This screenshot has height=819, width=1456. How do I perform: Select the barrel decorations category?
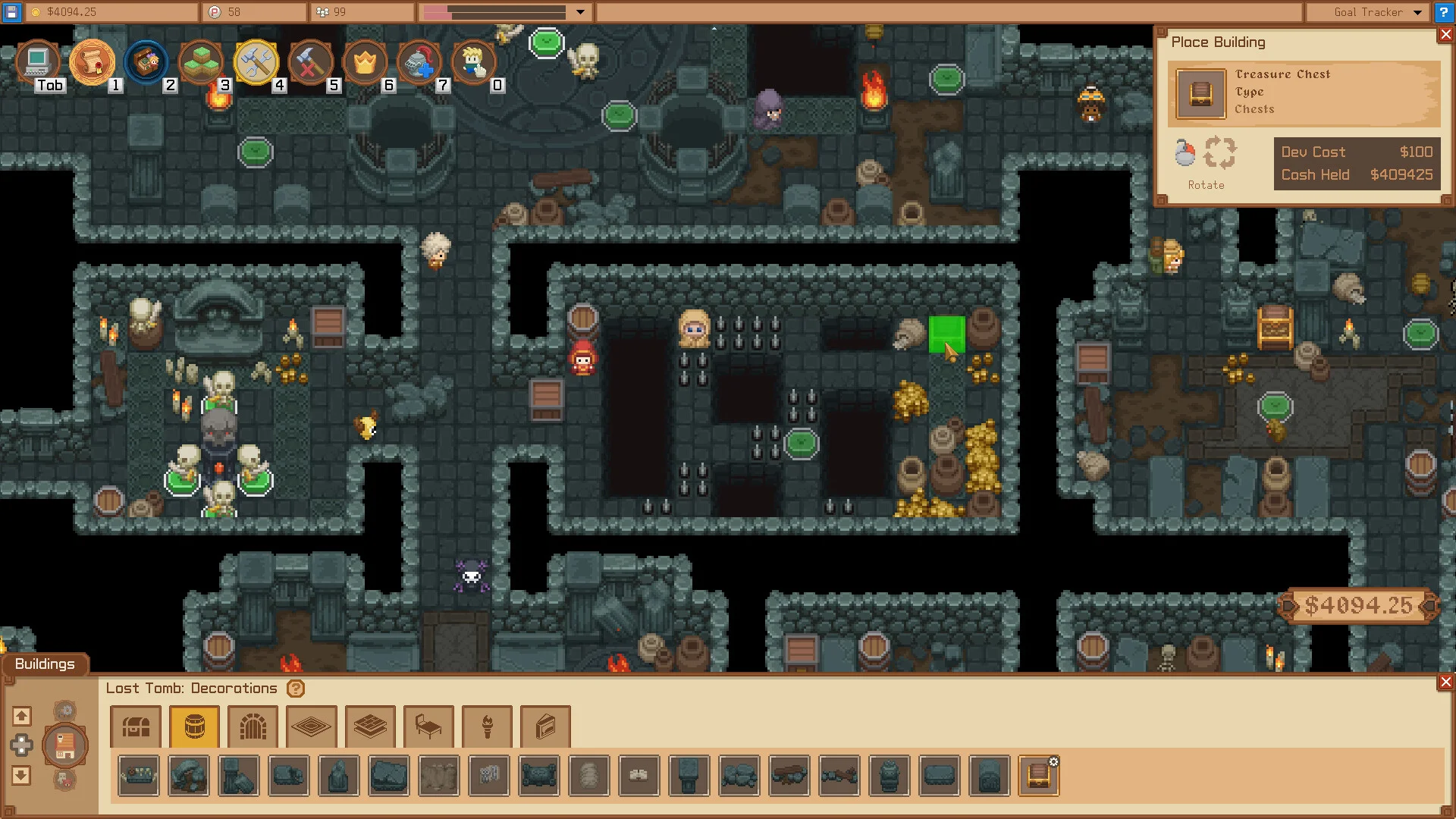(194, 726)
